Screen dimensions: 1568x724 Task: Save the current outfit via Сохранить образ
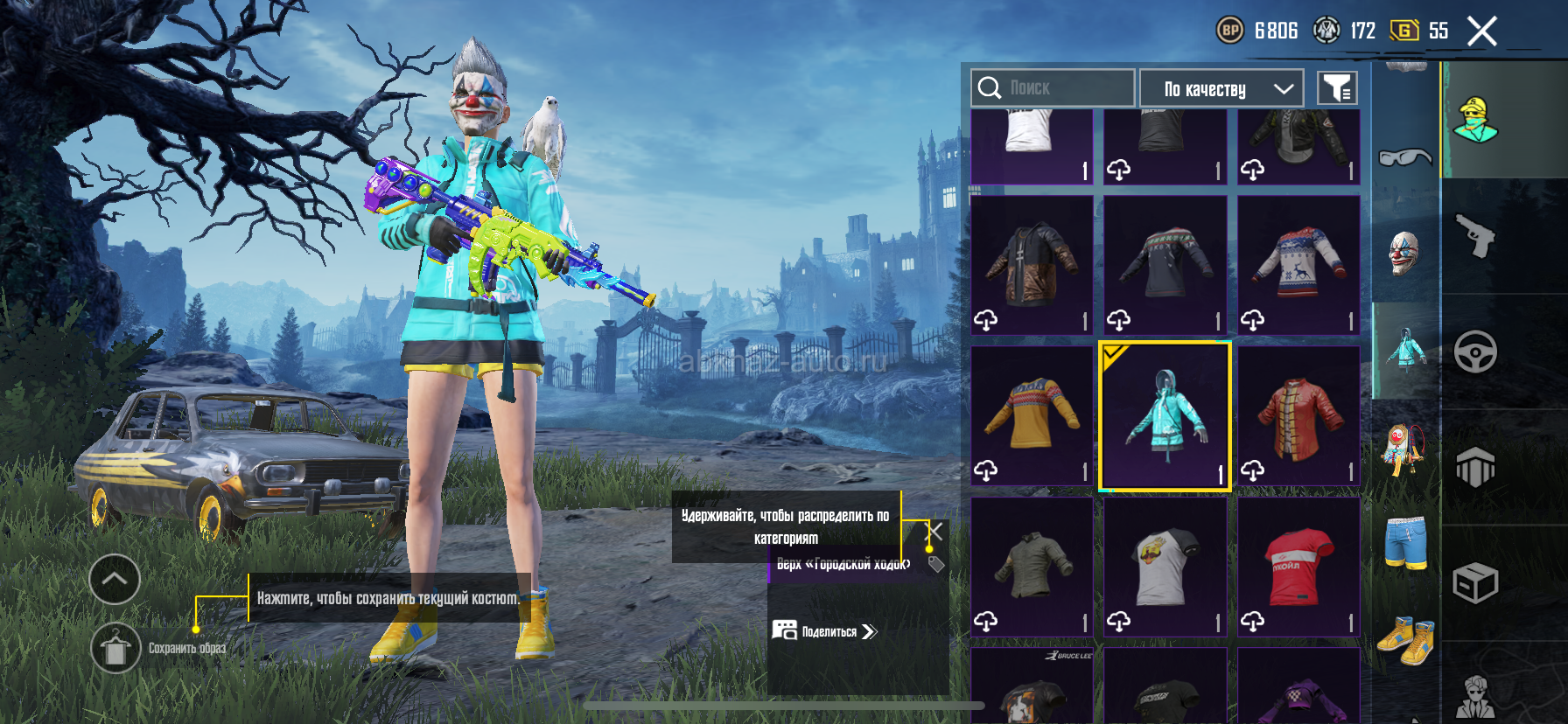(x=116, y=649)
